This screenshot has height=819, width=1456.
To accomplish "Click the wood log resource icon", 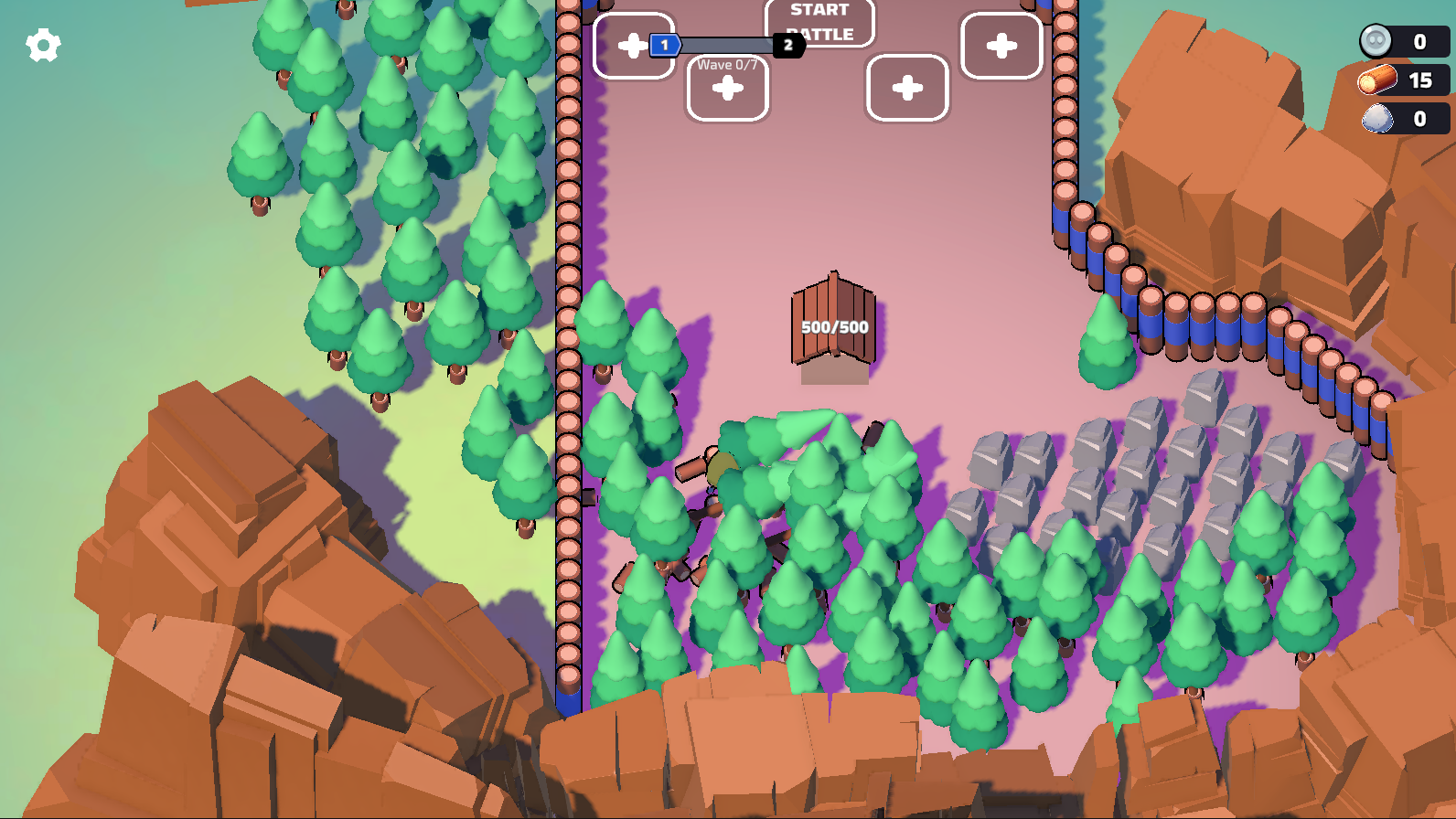I will pyautogui.click(x=1376, y=80).
